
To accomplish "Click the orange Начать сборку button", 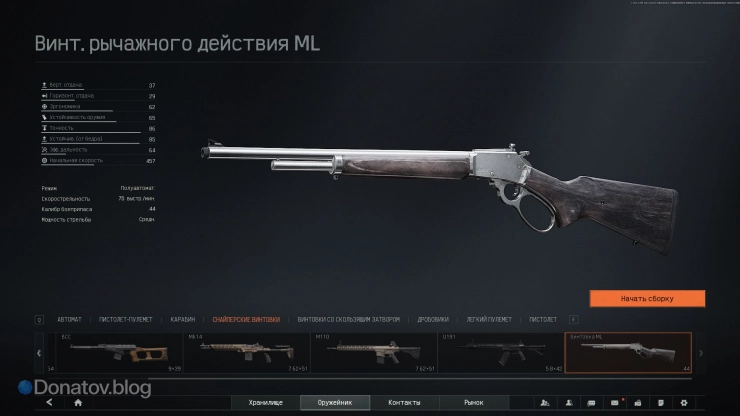I will (647, 298).
